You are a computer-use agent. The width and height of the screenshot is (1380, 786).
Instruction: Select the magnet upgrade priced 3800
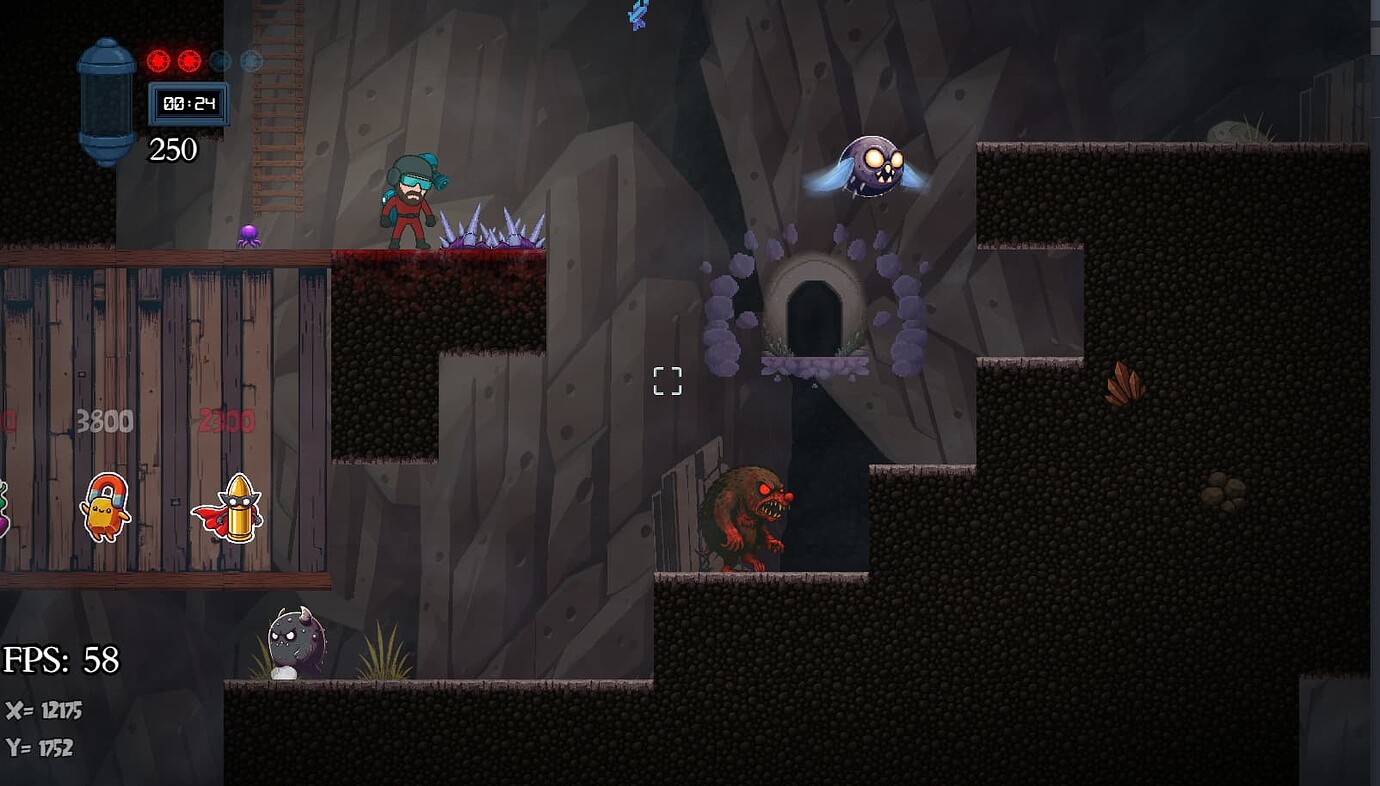(105, 507)
